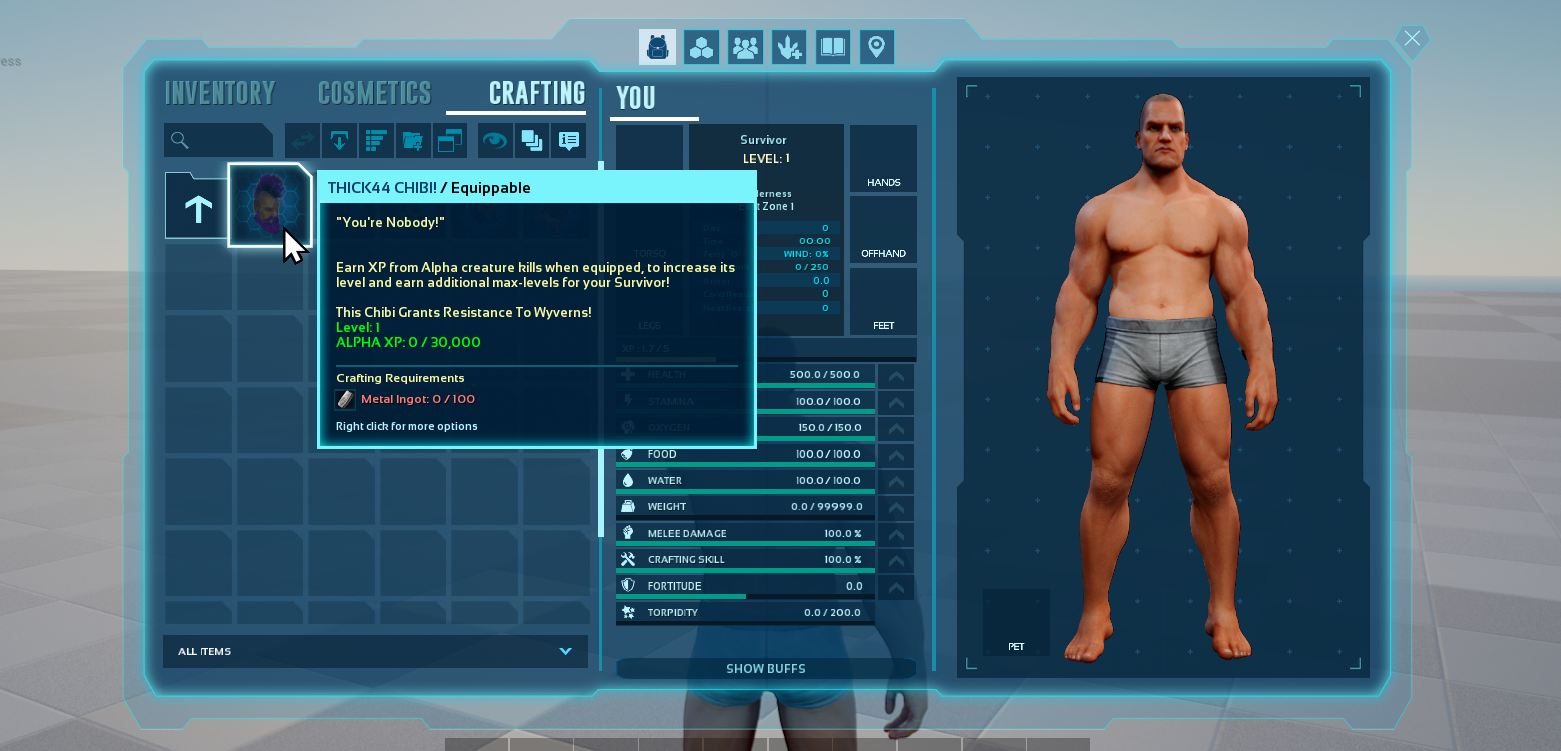Select the Hands equipment slot
1561x751 pixels.
[883, 158]
